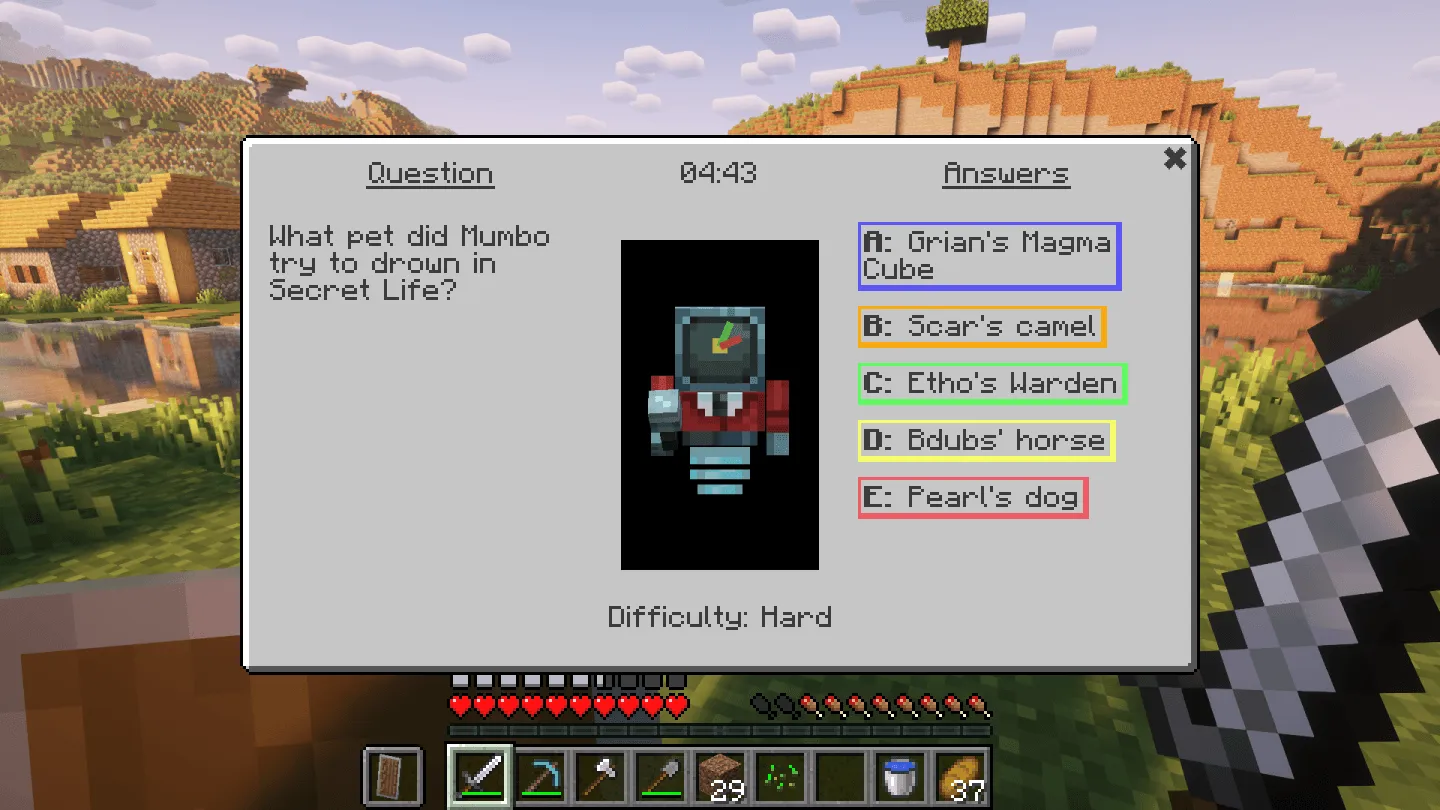Click a drumstick in the hunger bar
Image resolution: width=1440 pixels, height=810 pixels.
(870, 704)
